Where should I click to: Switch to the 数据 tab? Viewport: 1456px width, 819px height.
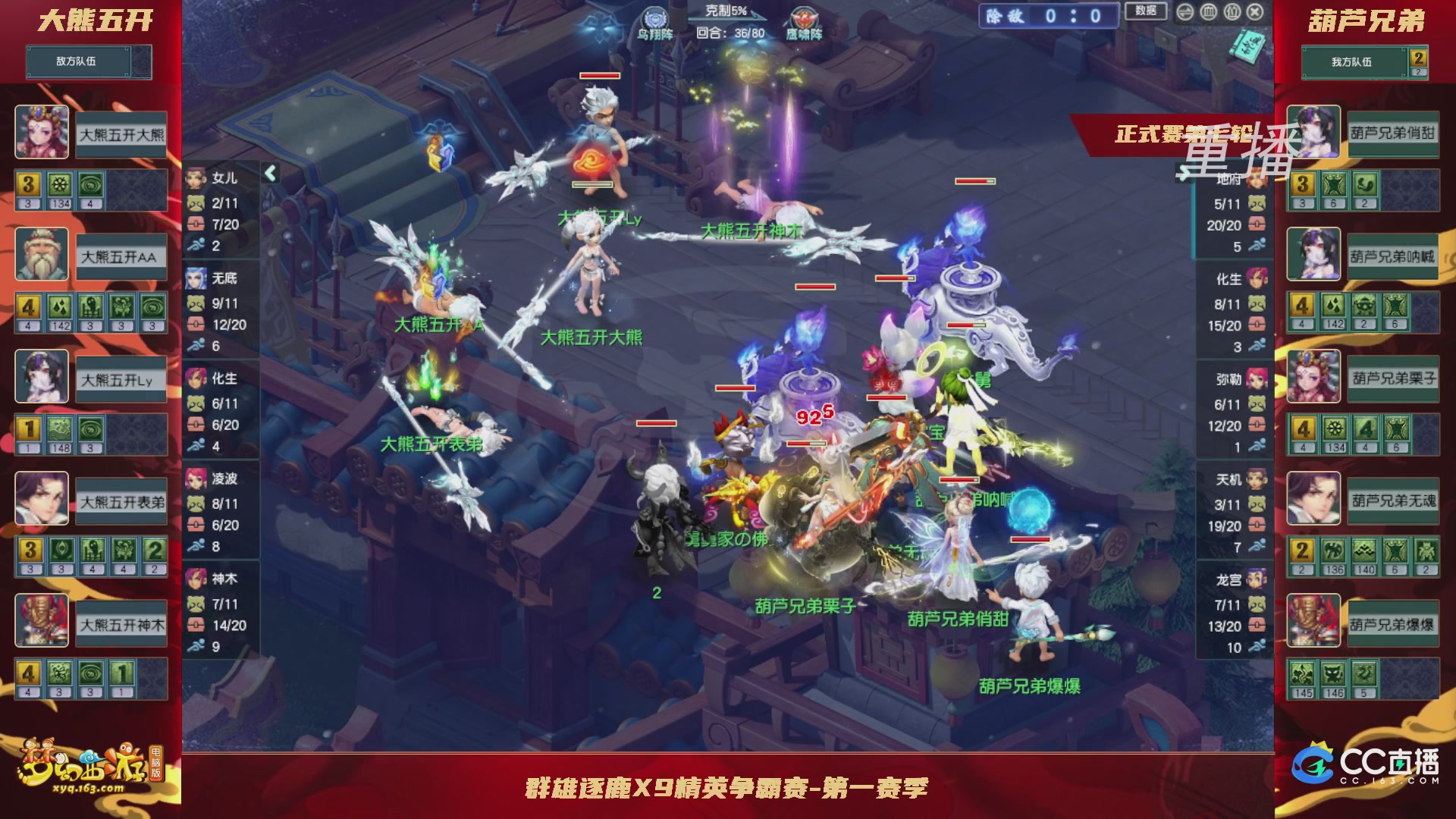[x=1146, y=13]
